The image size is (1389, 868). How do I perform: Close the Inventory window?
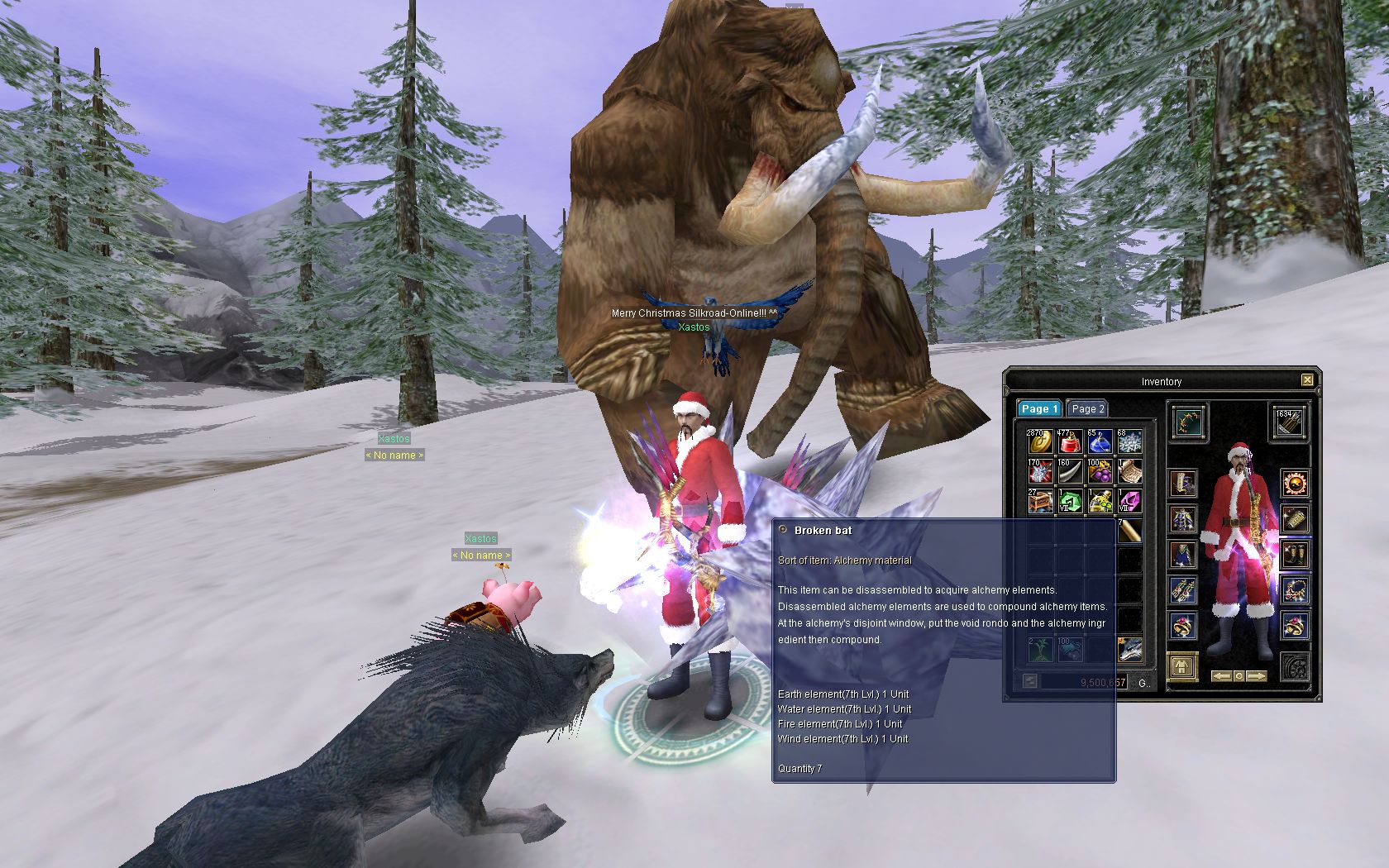(x=1306, y=380)
